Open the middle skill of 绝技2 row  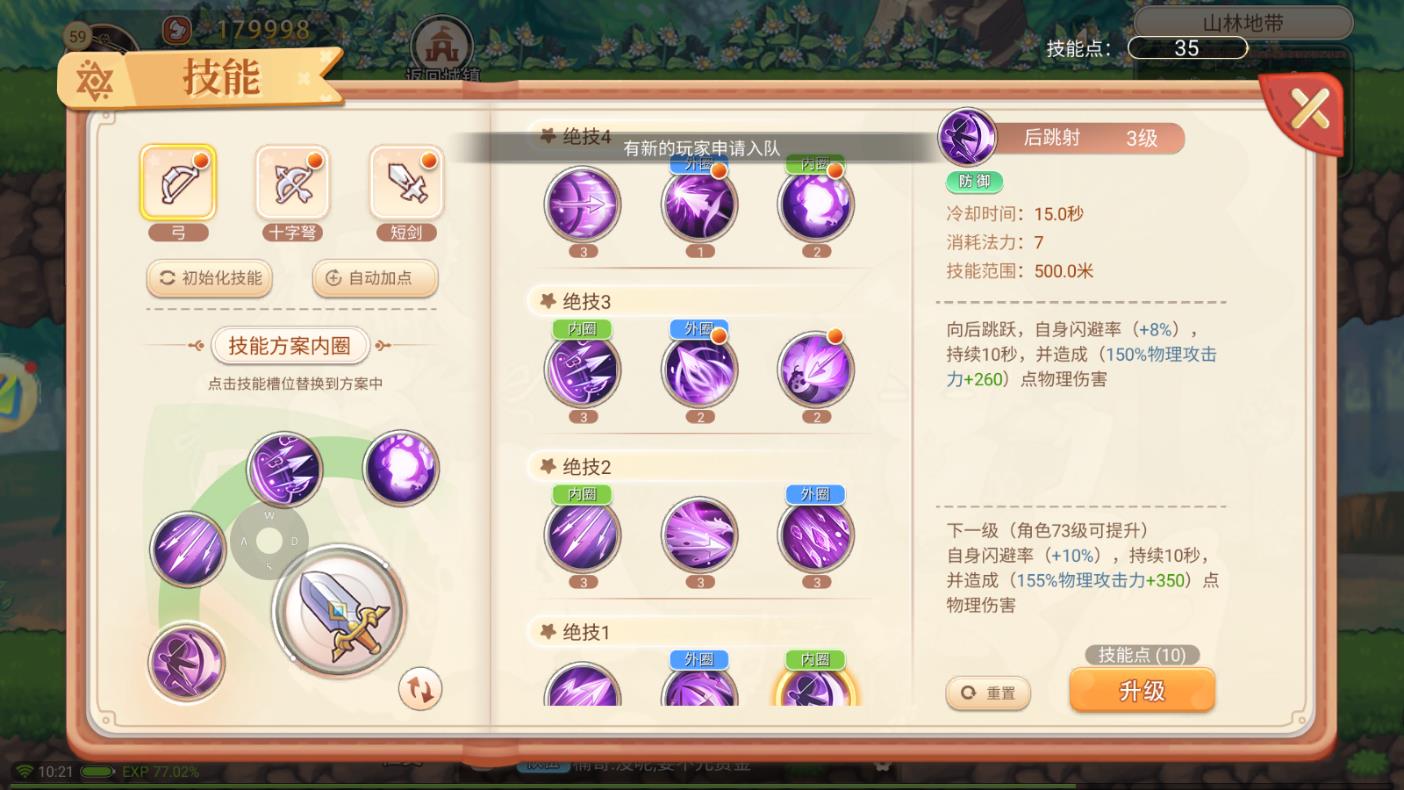pyautogui.click(x=699, y=536)
